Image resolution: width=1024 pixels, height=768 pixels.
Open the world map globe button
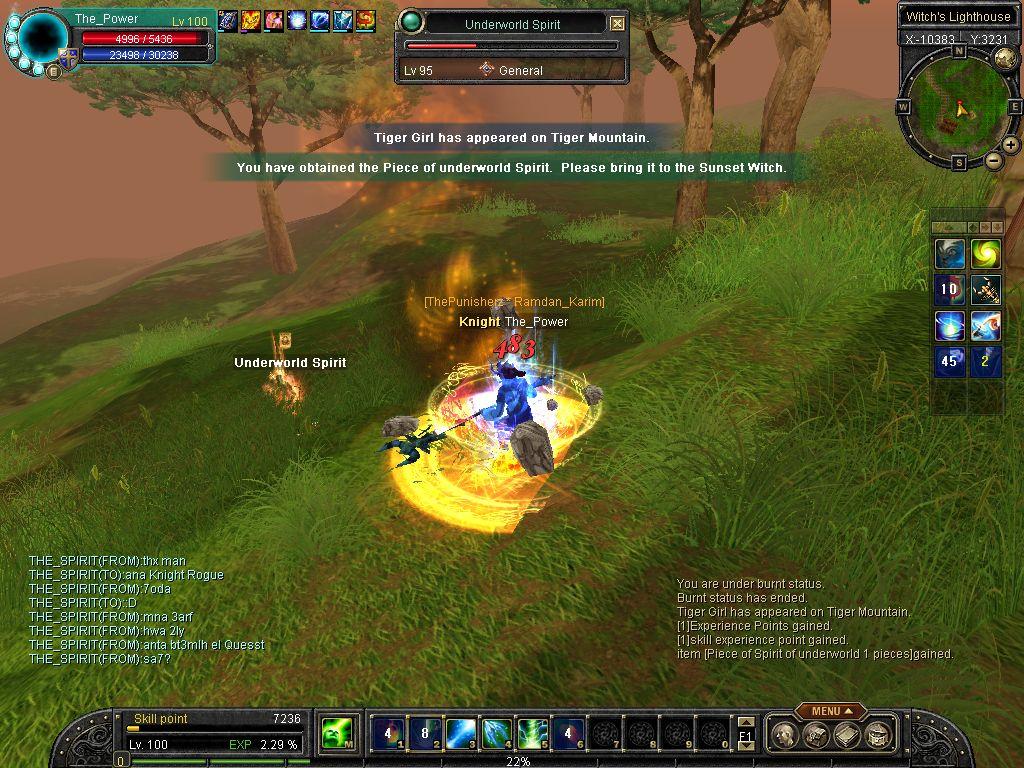click(x=1005, y=58)
